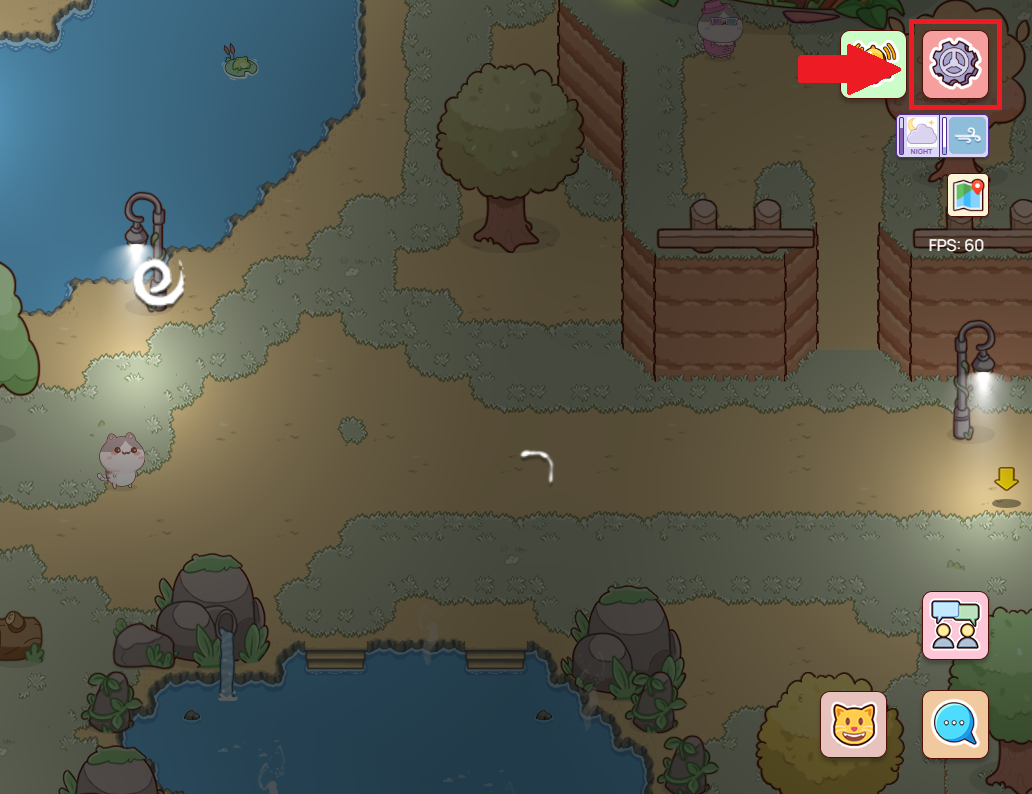Click the green bell sound button
Screen dimensions: 1032x794
tap(872, 64)
